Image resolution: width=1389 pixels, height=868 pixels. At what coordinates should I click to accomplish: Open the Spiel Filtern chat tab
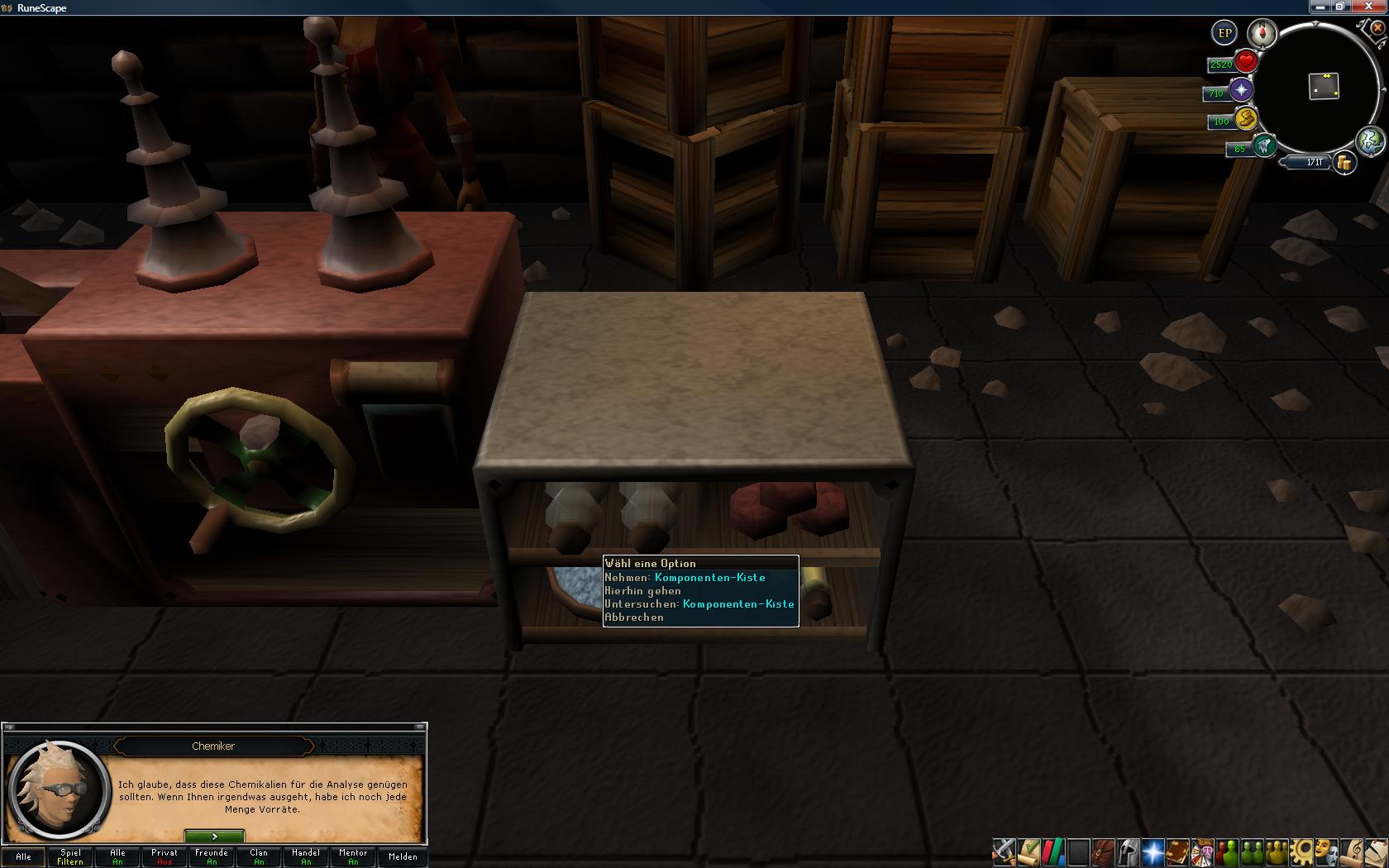tap(70, 856)
